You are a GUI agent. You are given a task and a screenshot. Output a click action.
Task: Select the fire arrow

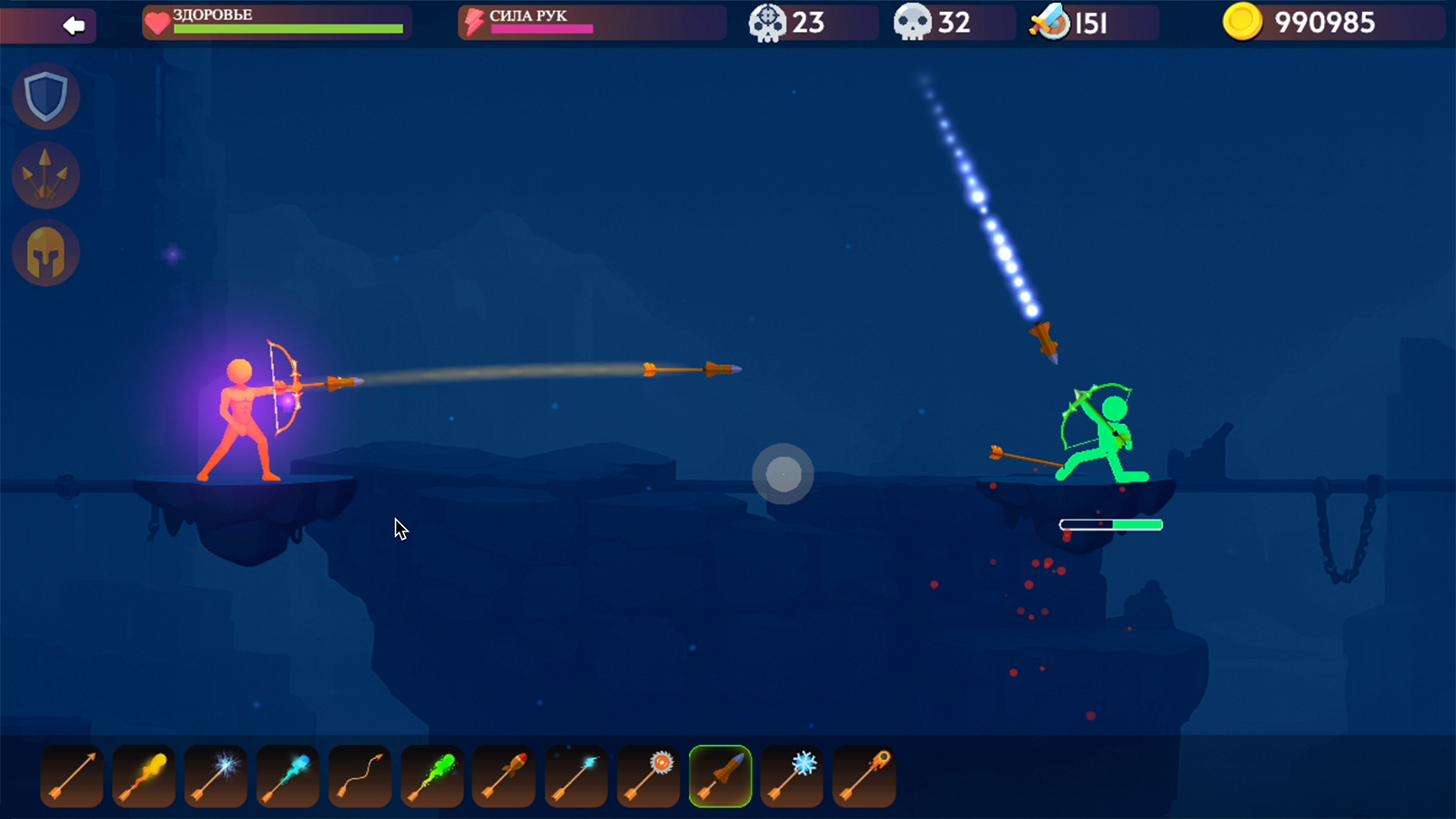click(x=143, y=775)
